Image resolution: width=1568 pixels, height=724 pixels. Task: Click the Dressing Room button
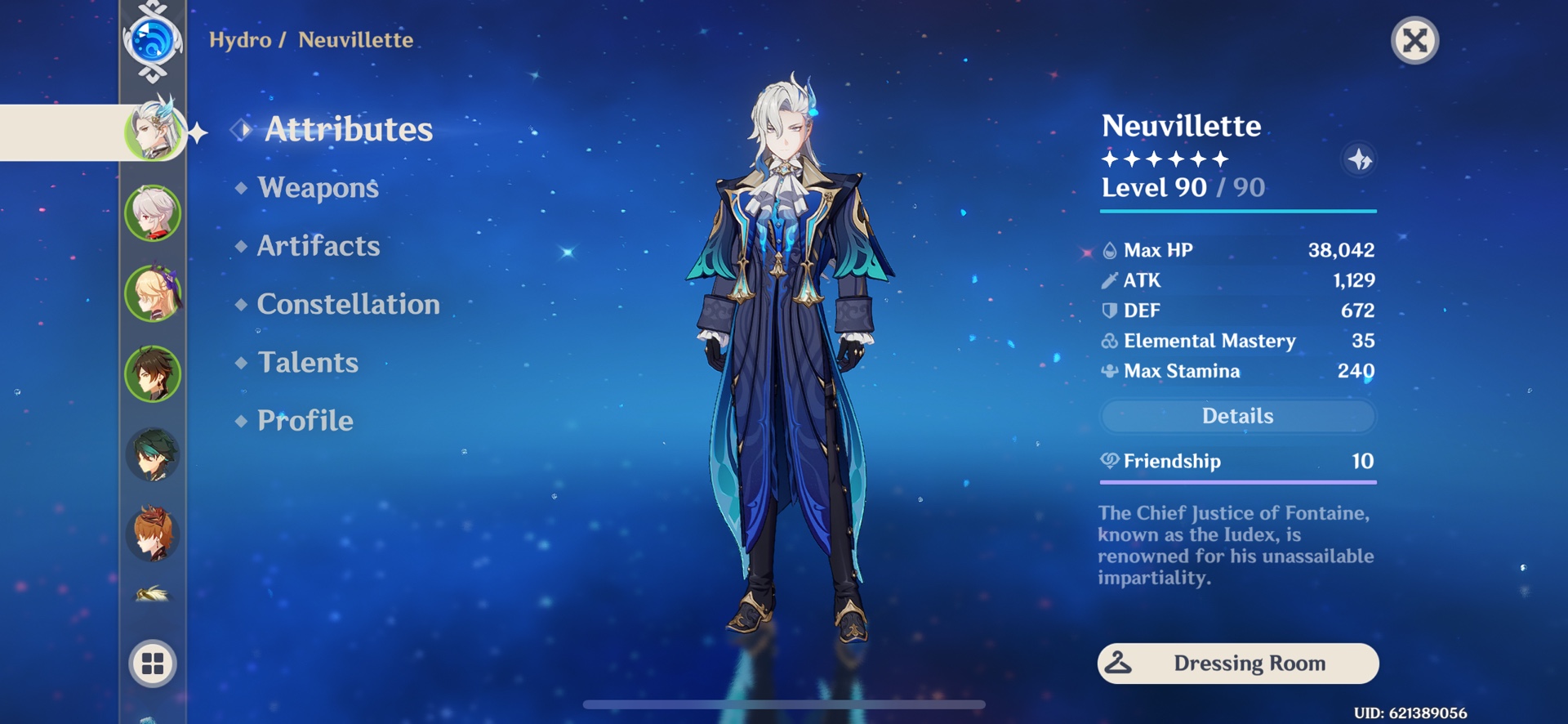click(x=1238, y=664)
